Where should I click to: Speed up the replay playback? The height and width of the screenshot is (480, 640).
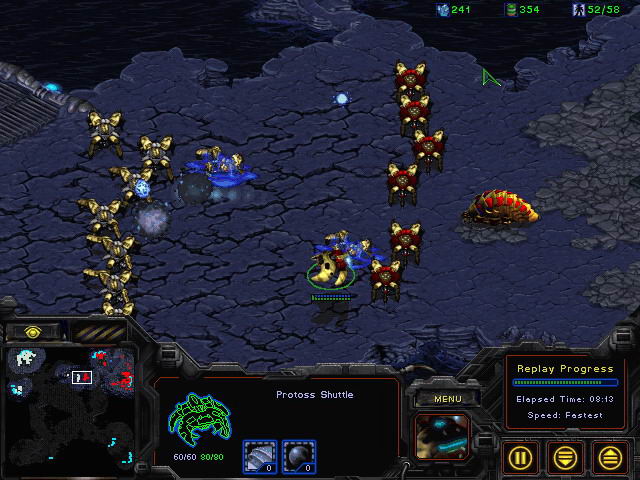610,457
